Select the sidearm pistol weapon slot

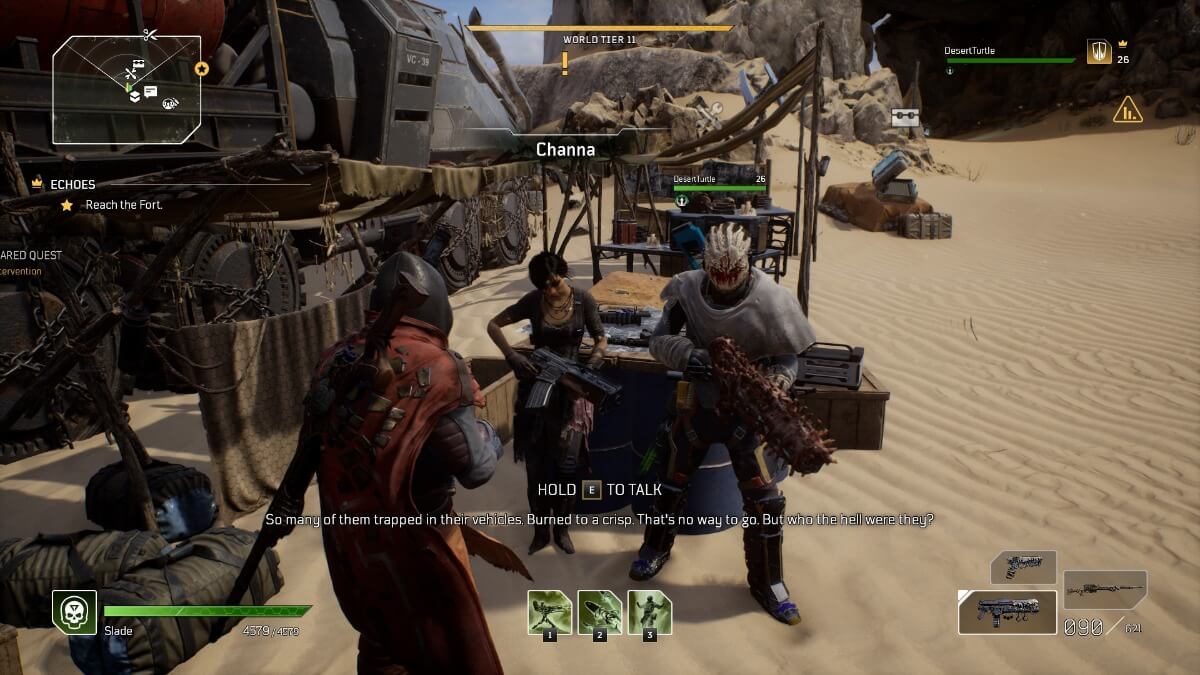pyautogui.click(x=1023, y=567)
